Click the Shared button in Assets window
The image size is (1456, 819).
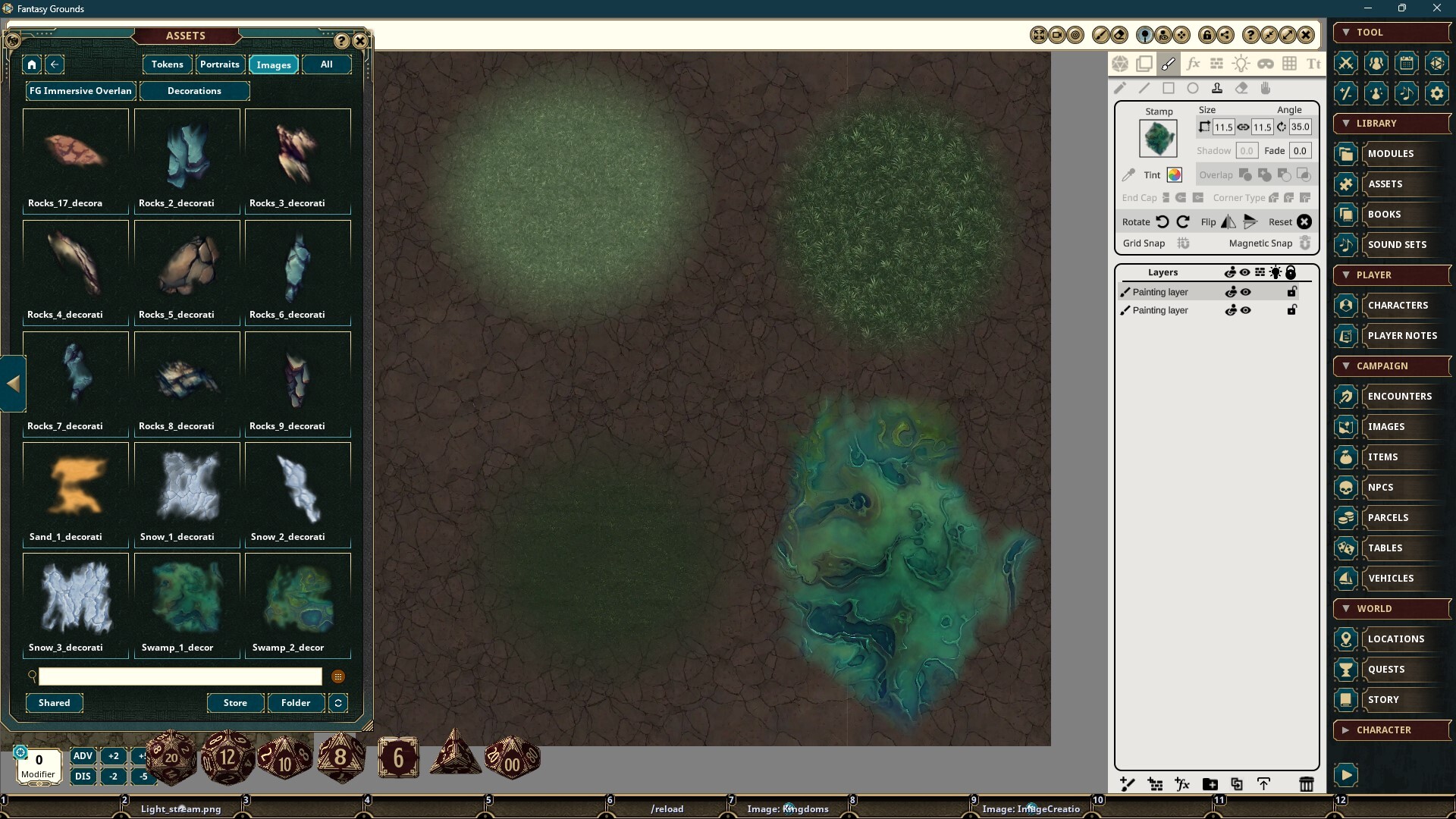pyautogui.click(x=54, y=703)
